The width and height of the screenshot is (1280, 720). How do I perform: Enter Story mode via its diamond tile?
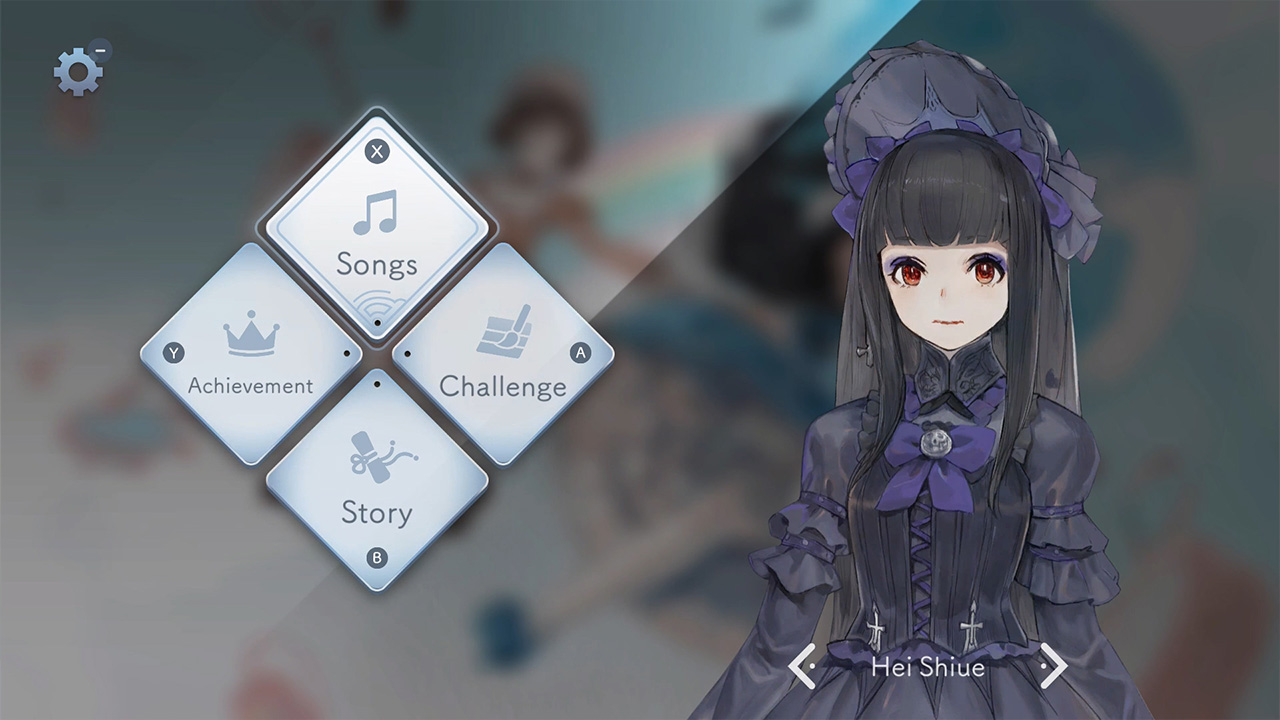coord(375,480)
